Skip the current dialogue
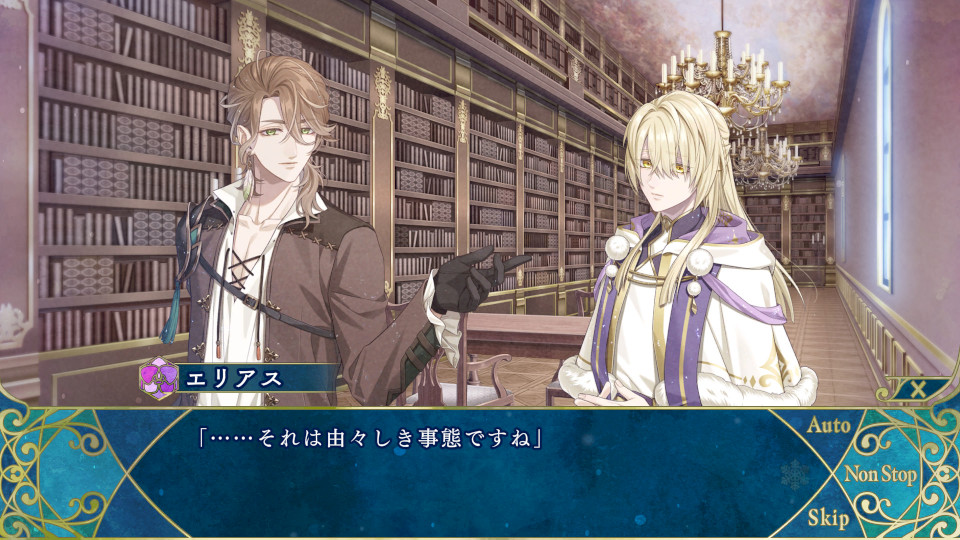Screen dimensions: 960x540 point(828,518)
